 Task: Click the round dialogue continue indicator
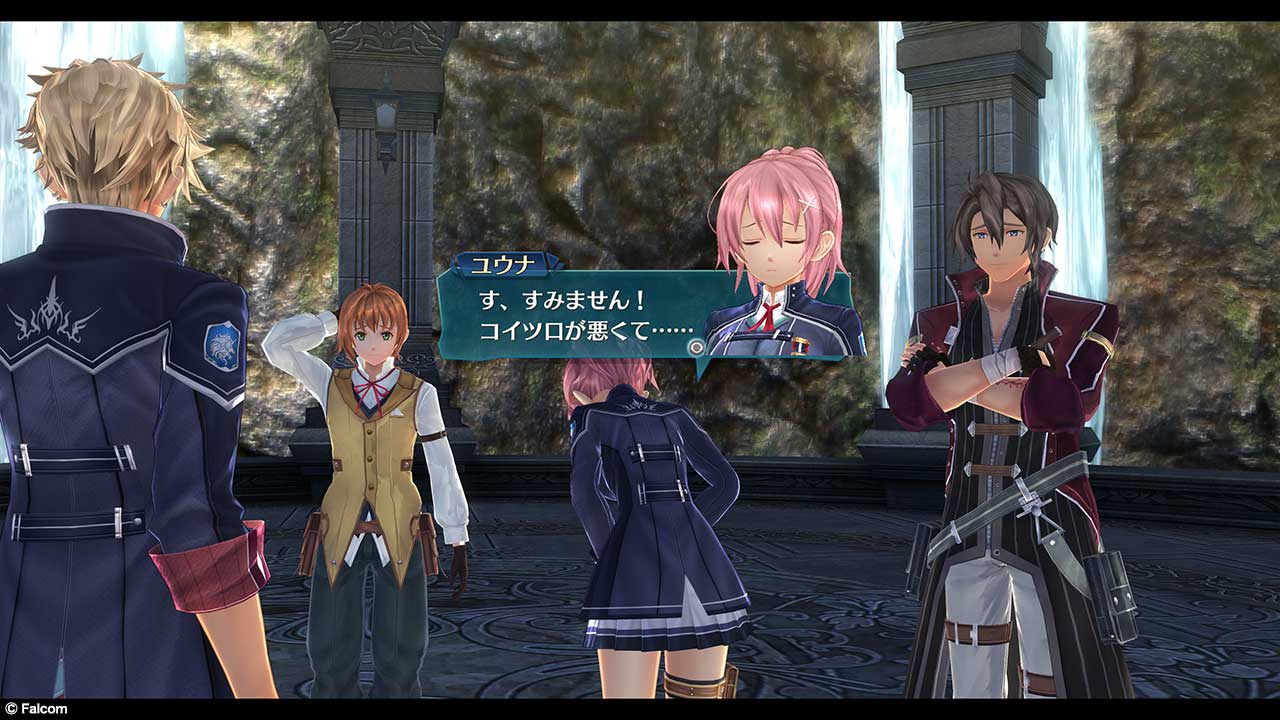(696, 347)
